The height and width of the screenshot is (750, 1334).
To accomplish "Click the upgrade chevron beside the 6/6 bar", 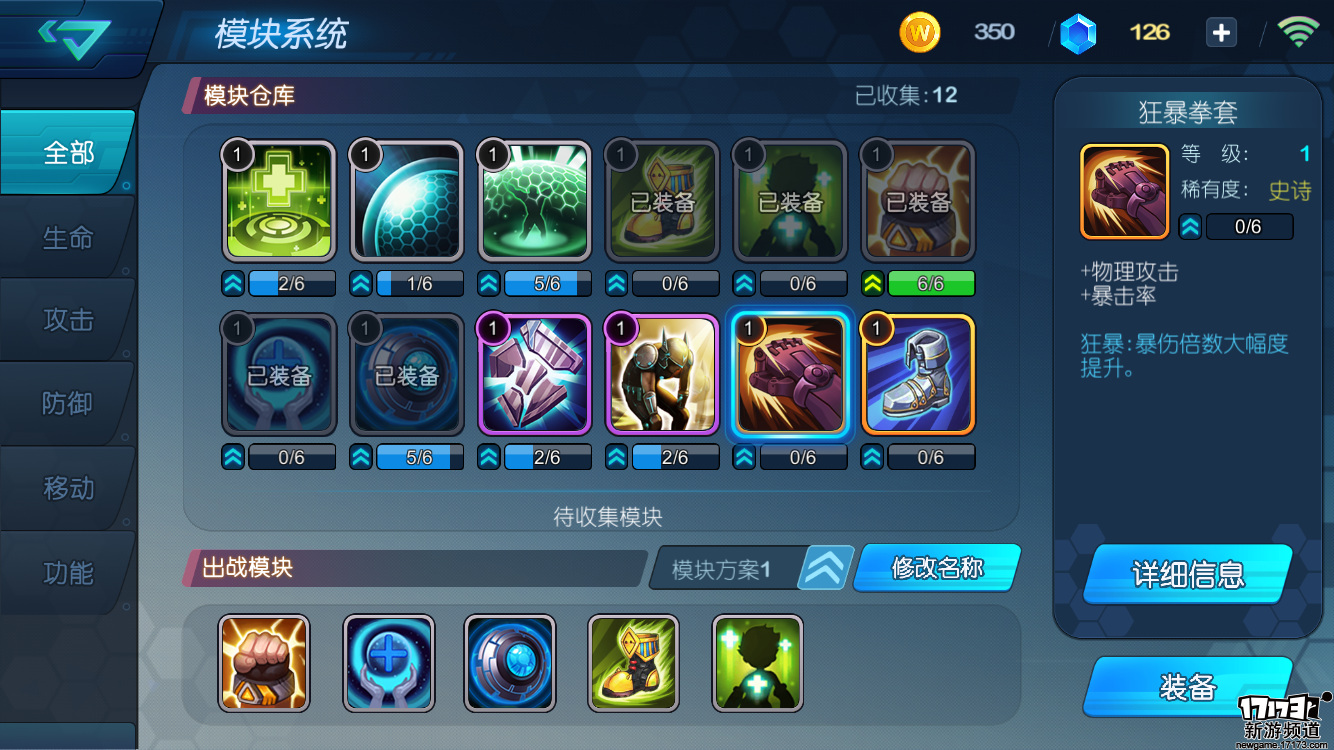I will coord(871,284).
